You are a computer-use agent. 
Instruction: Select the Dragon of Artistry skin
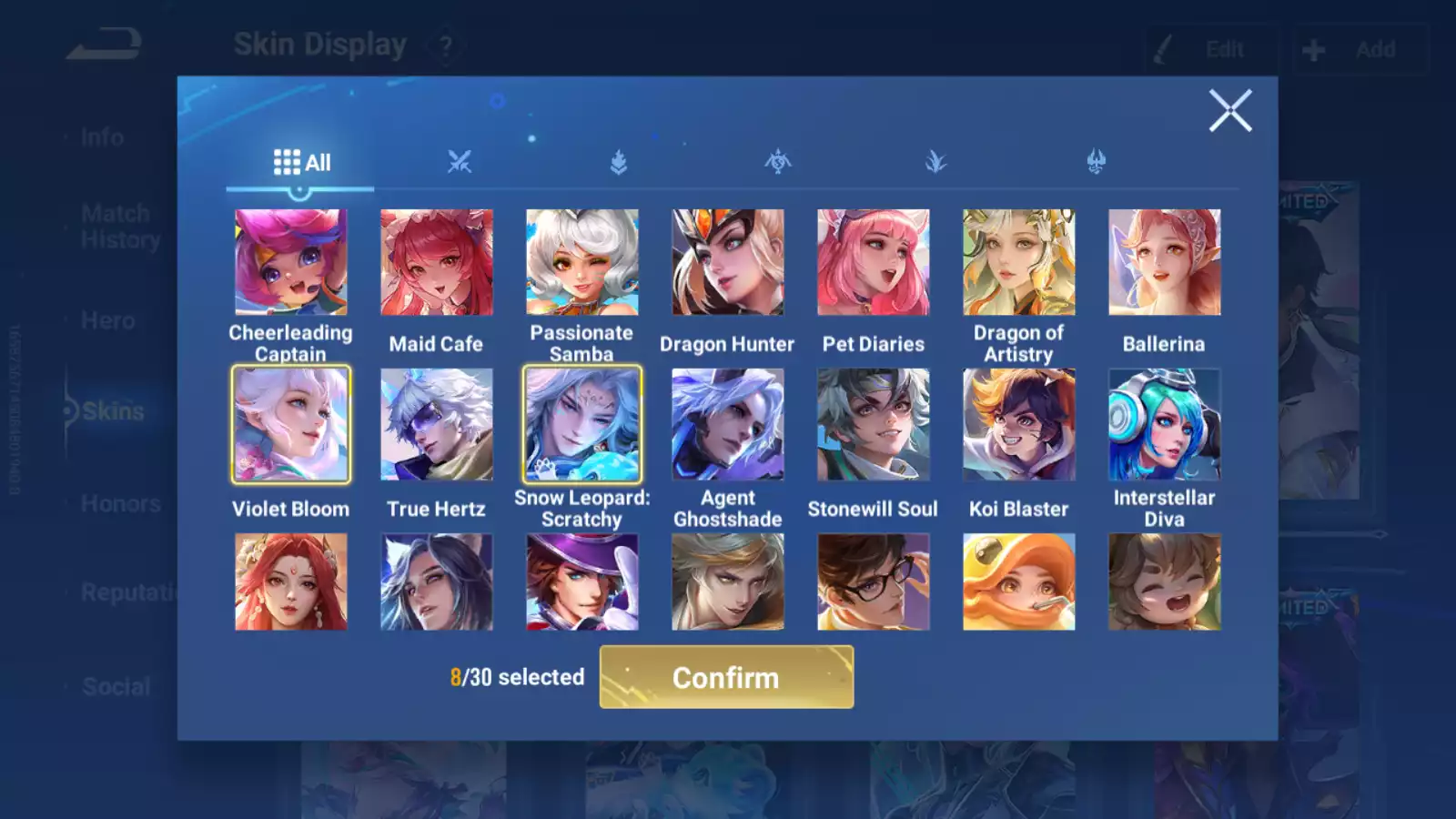1018,263
